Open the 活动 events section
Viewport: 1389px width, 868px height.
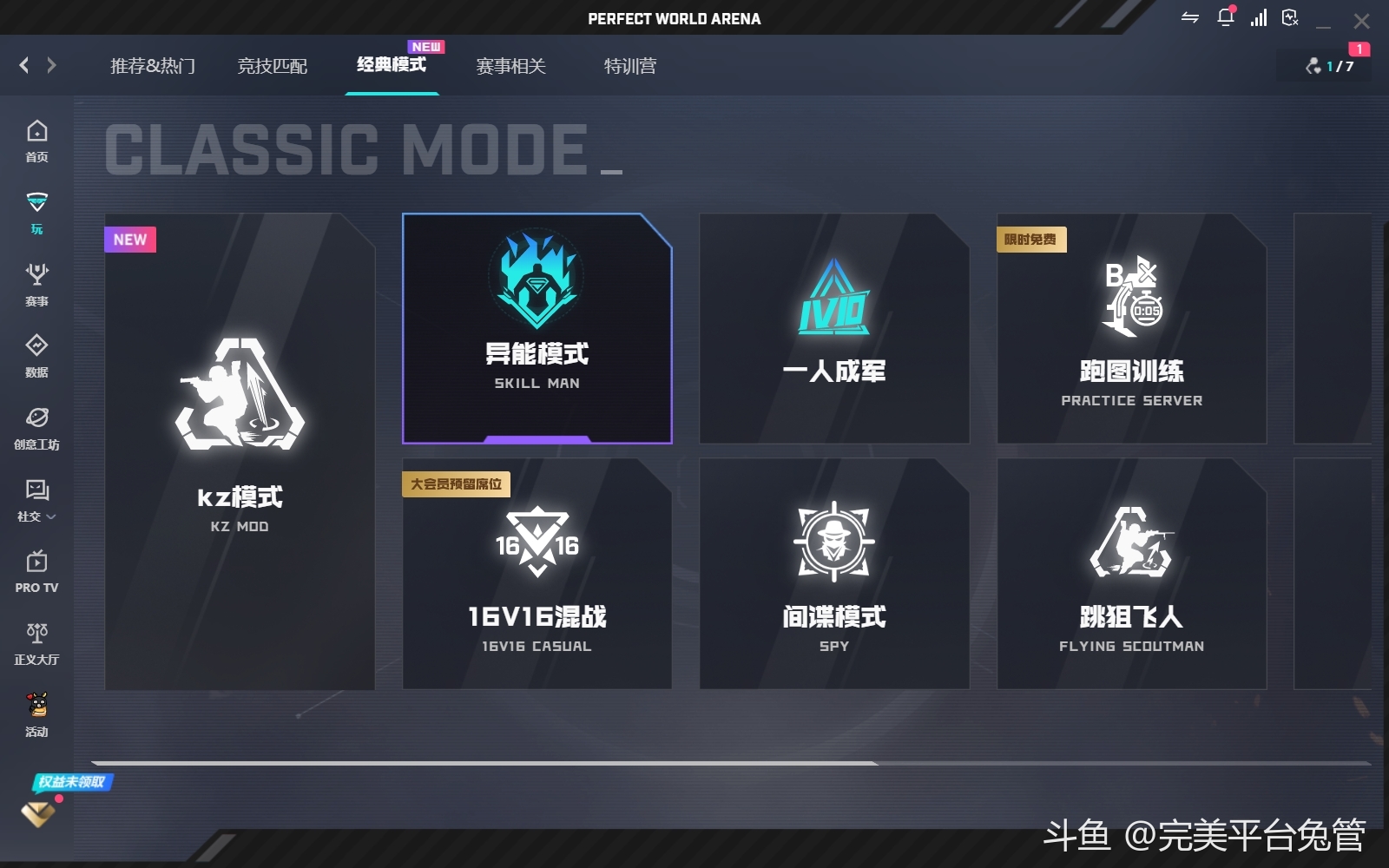point(36,715)
